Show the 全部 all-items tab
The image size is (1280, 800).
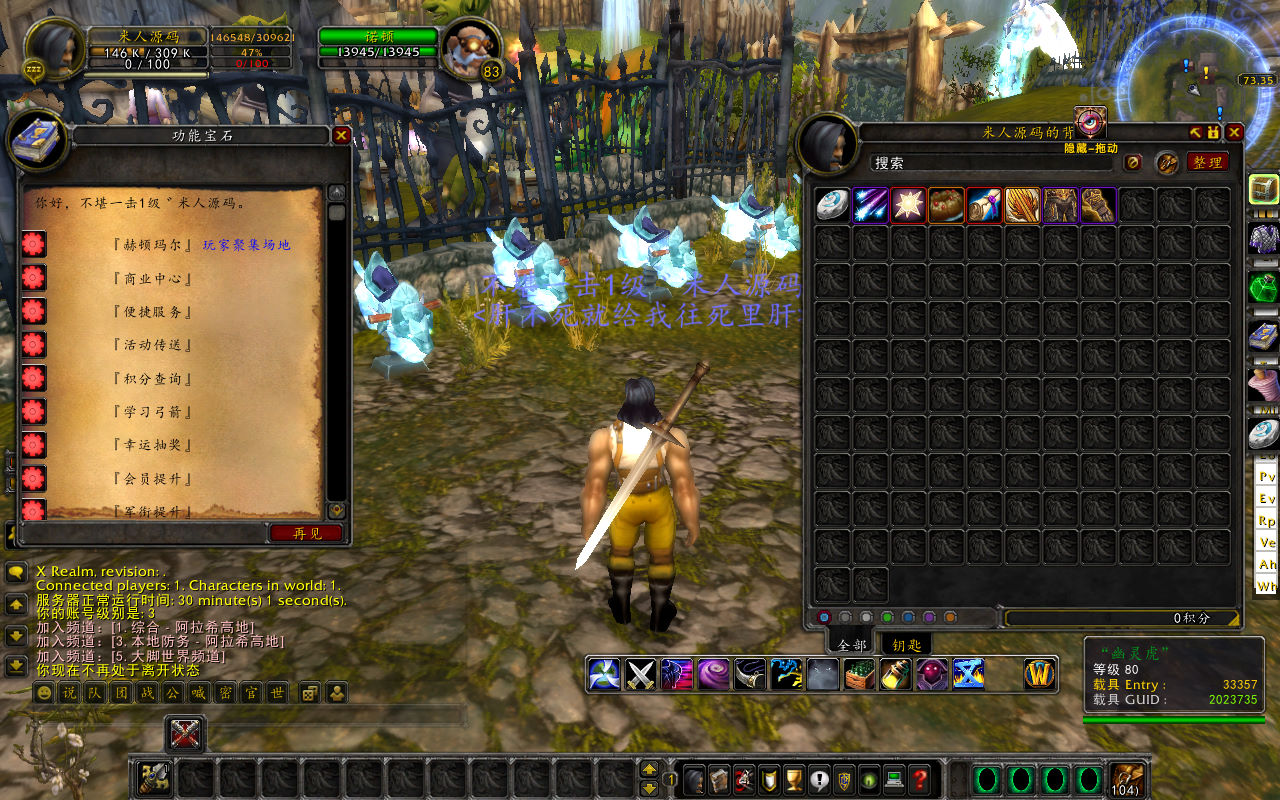click(x=853, y=645)
